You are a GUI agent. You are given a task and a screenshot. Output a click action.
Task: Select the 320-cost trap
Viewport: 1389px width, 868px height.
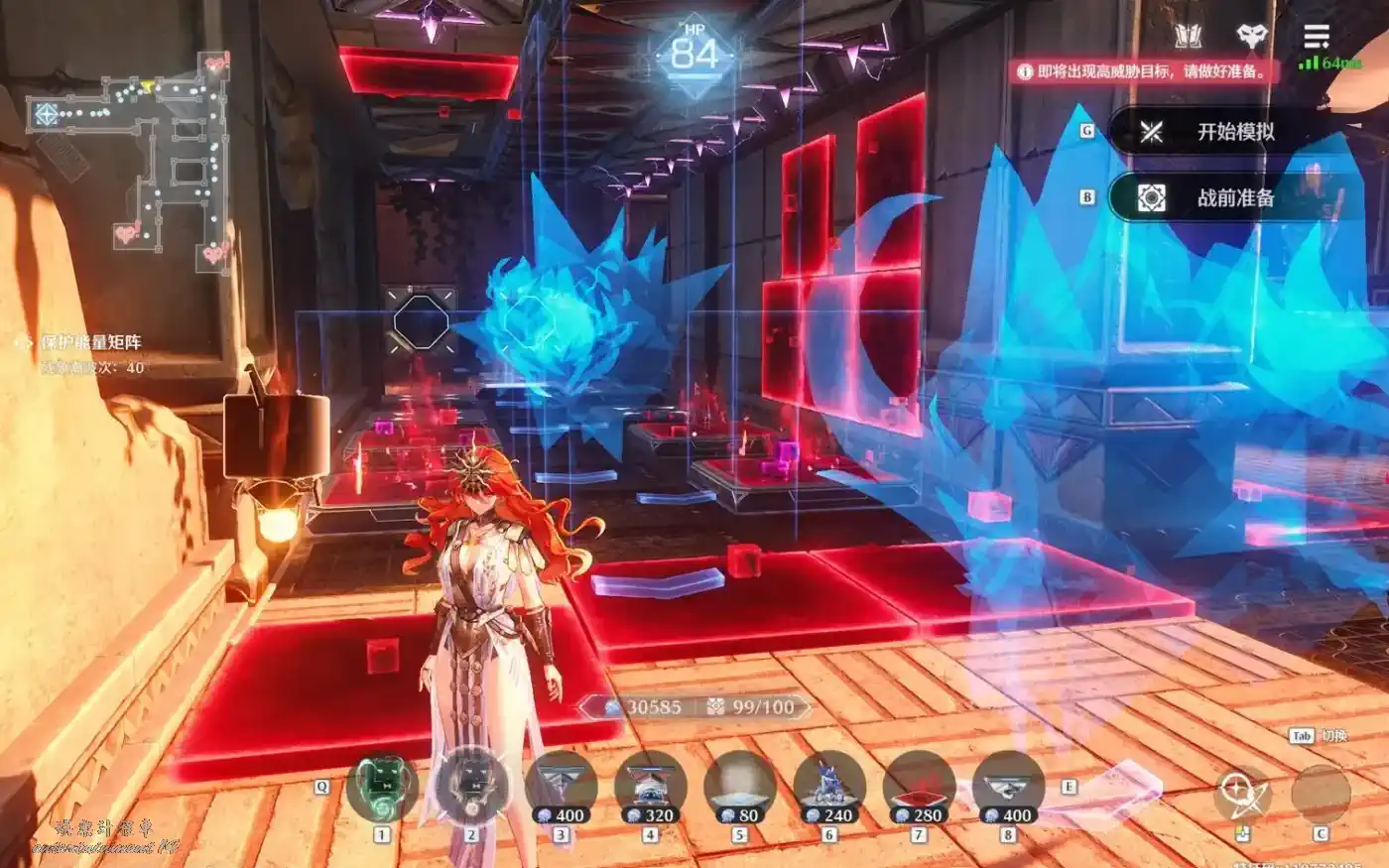651,789
